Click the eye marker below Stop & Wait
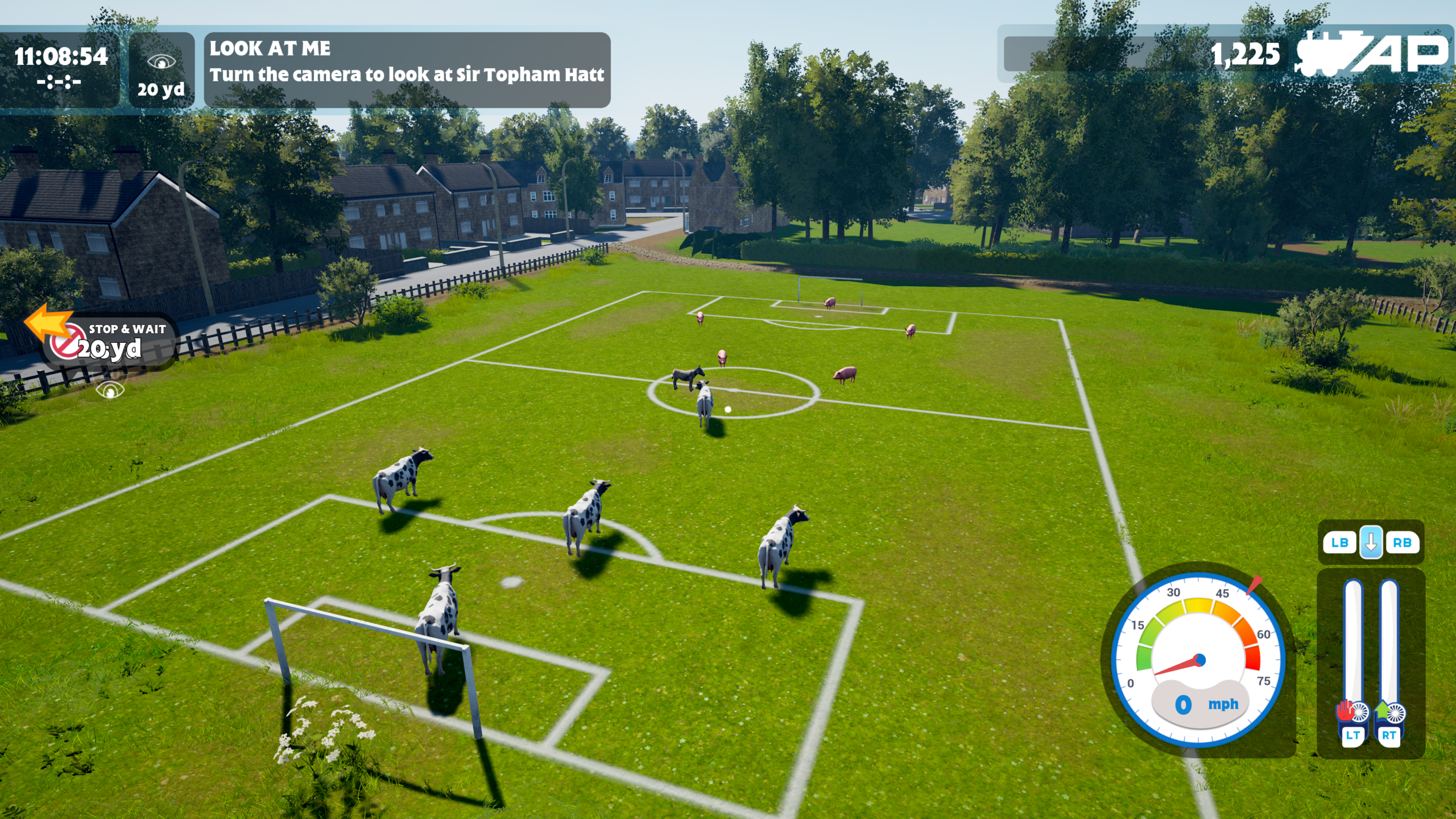1456x819 pixels. pyautogui.click(x=110, y=390)
